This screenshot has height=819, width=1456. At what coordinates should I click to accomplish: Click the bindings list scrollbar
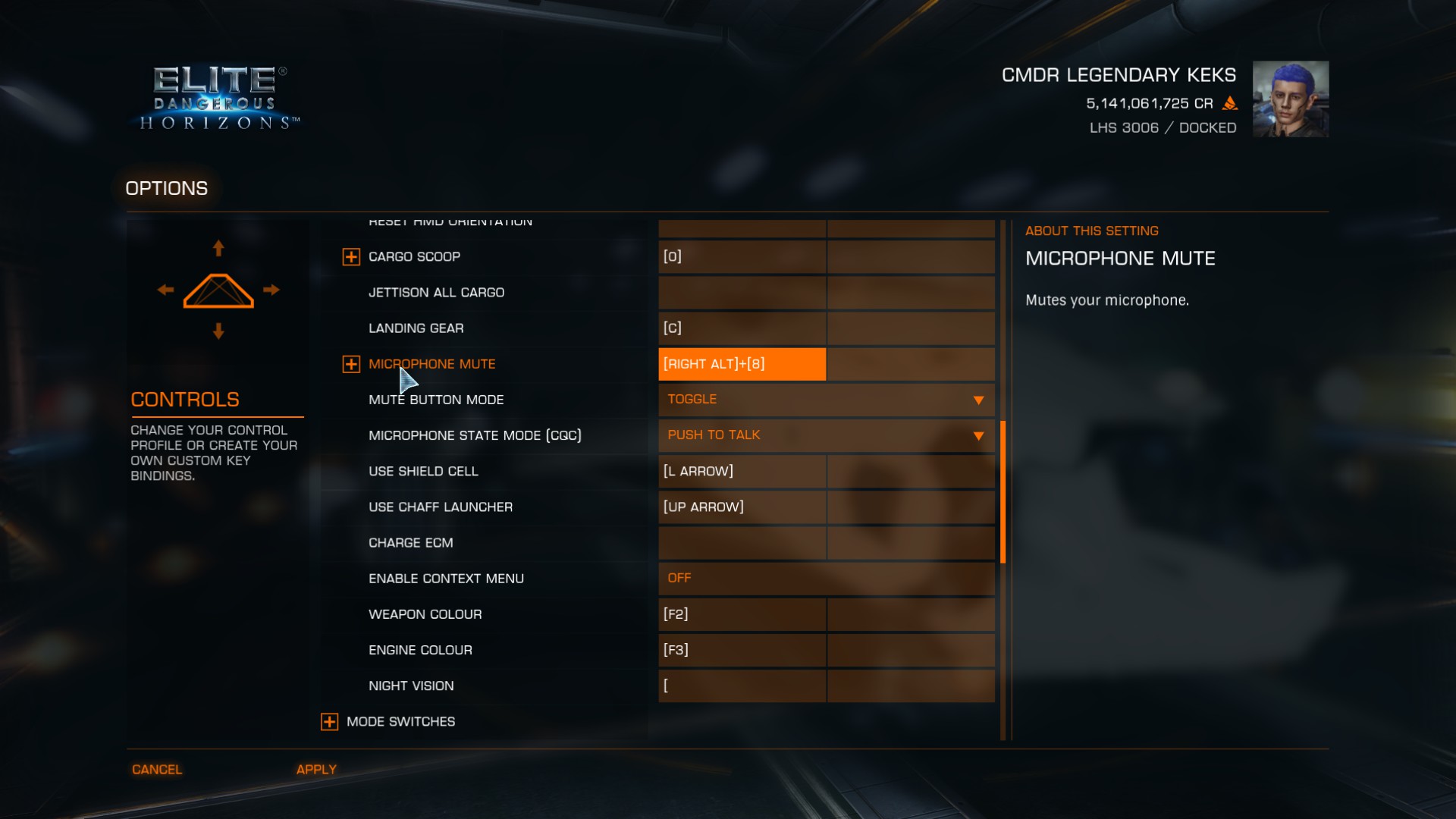point(1003,492)
